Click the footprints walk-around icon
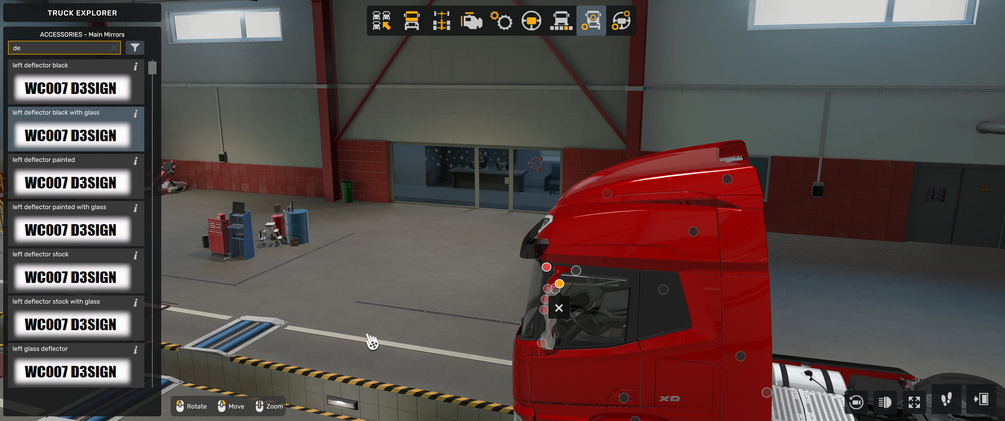 pyautogui.click(x=947, y=400)
